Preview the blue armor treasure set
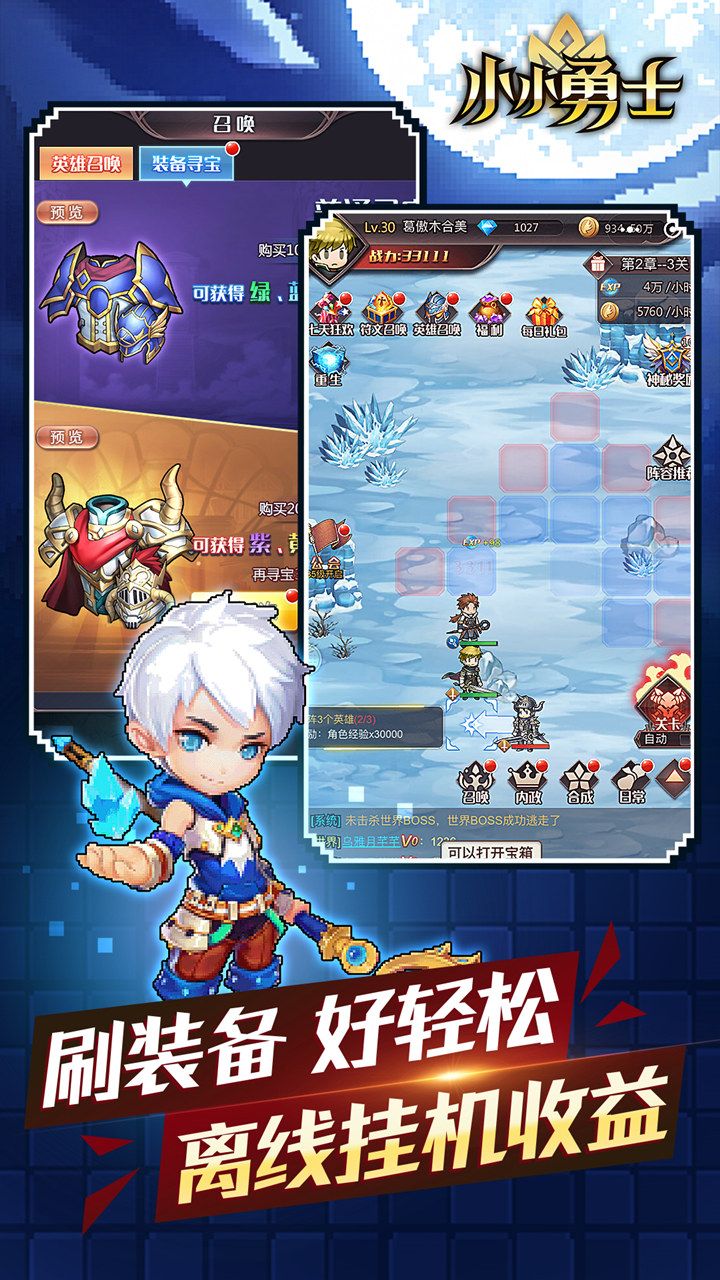720x1280 pixels. pos(68,213)
